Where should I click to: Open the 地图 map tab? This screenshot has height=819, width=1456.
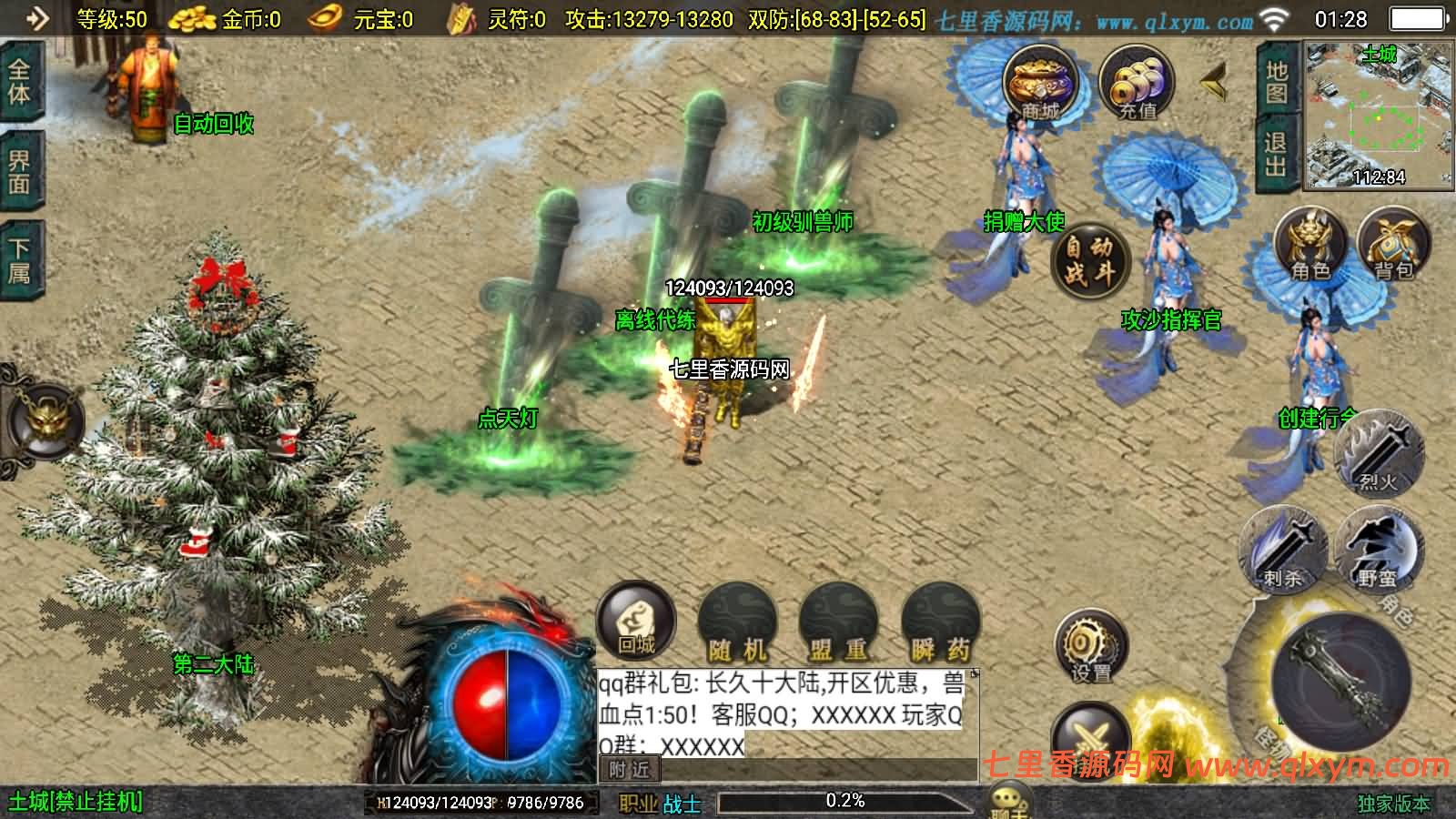point(1277,81)
